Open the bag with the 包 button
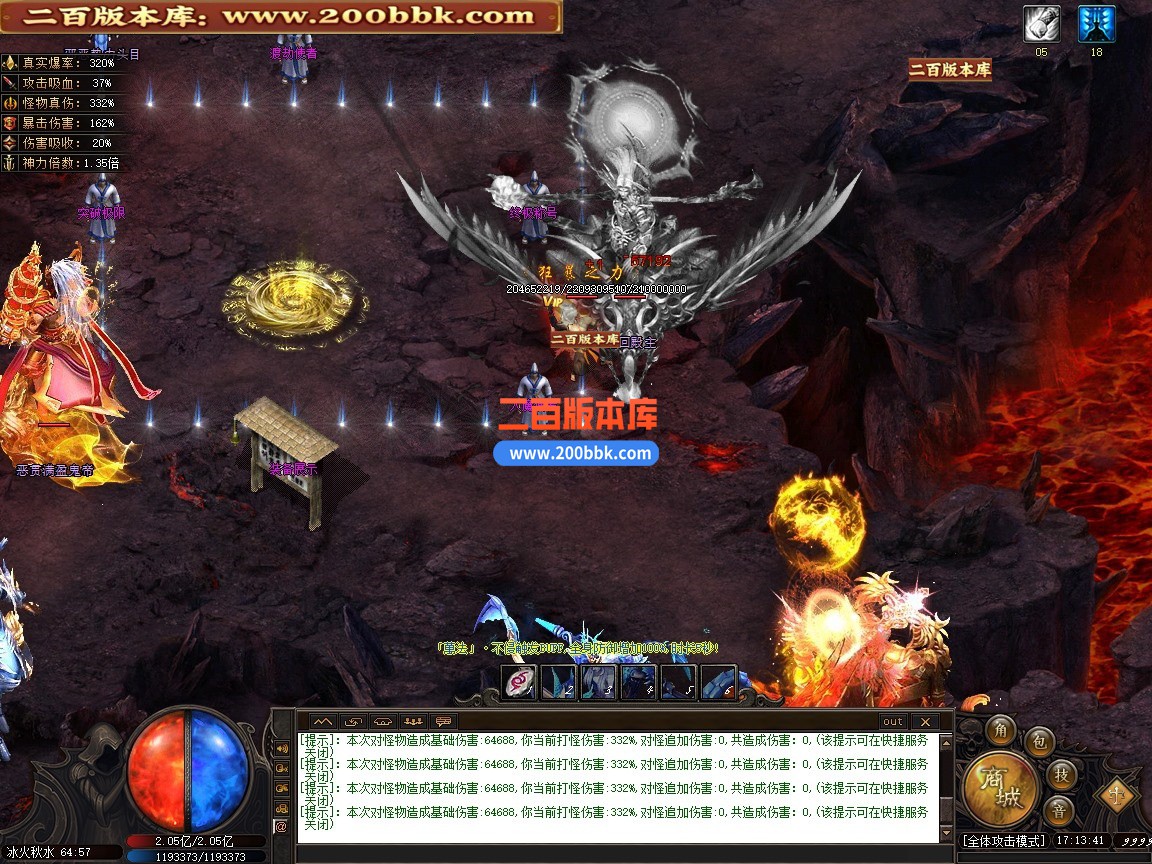This screenshot has width=1152, height=864. (x=1039, y=741)
